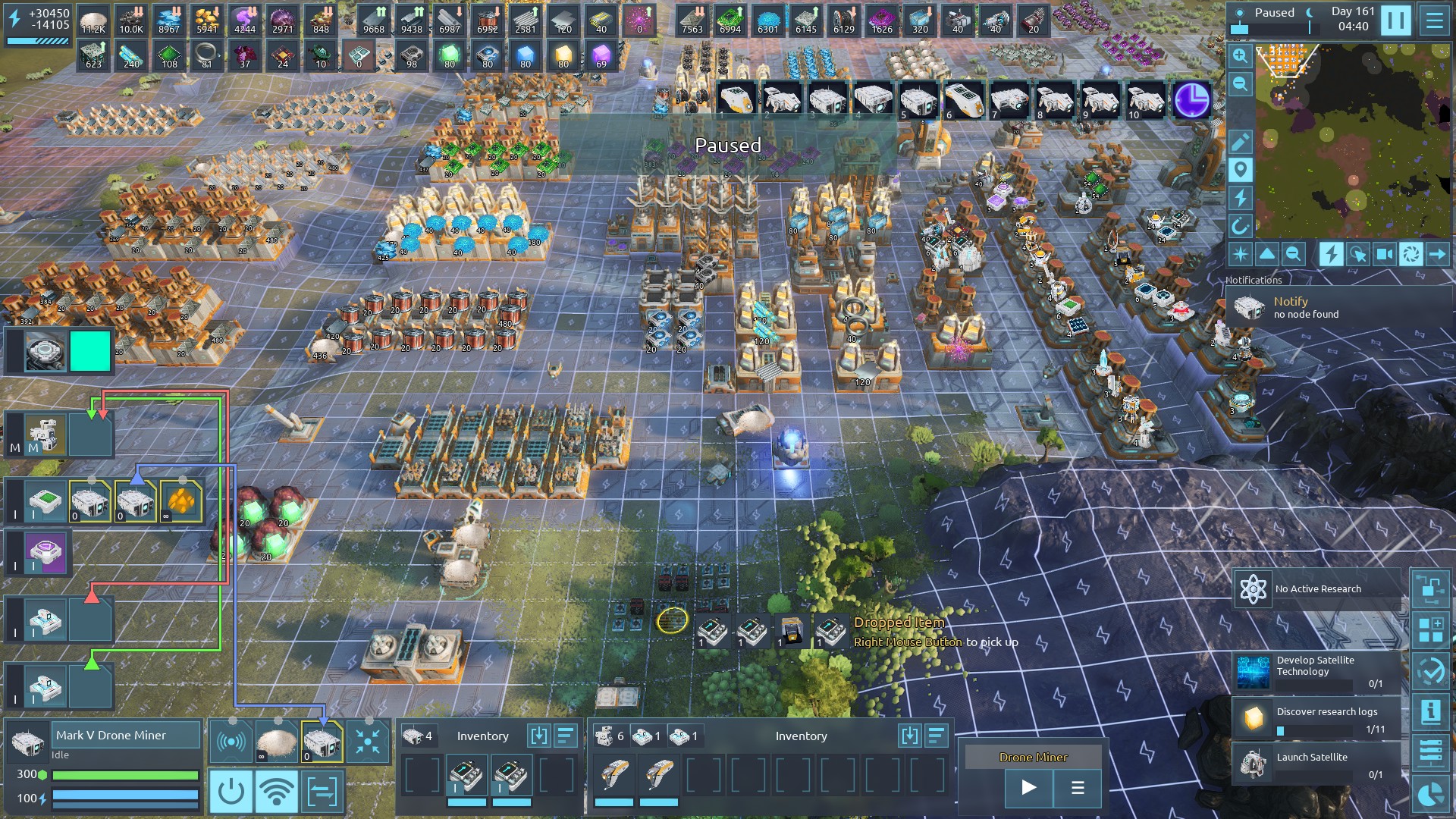Screen dimensions: 1456x819
Task: Click the pause button next to the clock
Action: 1395,20
